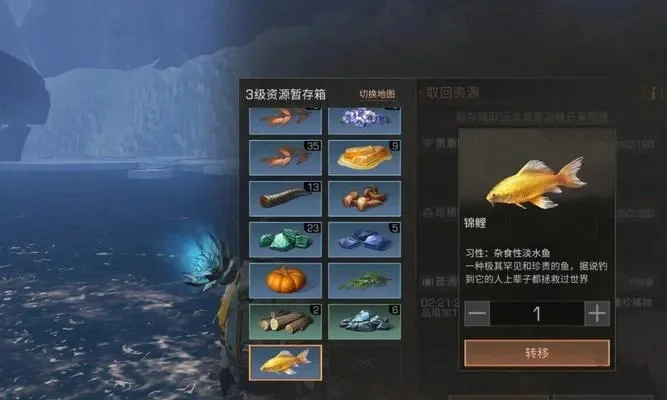
Task: Select the golden koi fish slot
Action: pyautogui.click(x=285, y=362)
